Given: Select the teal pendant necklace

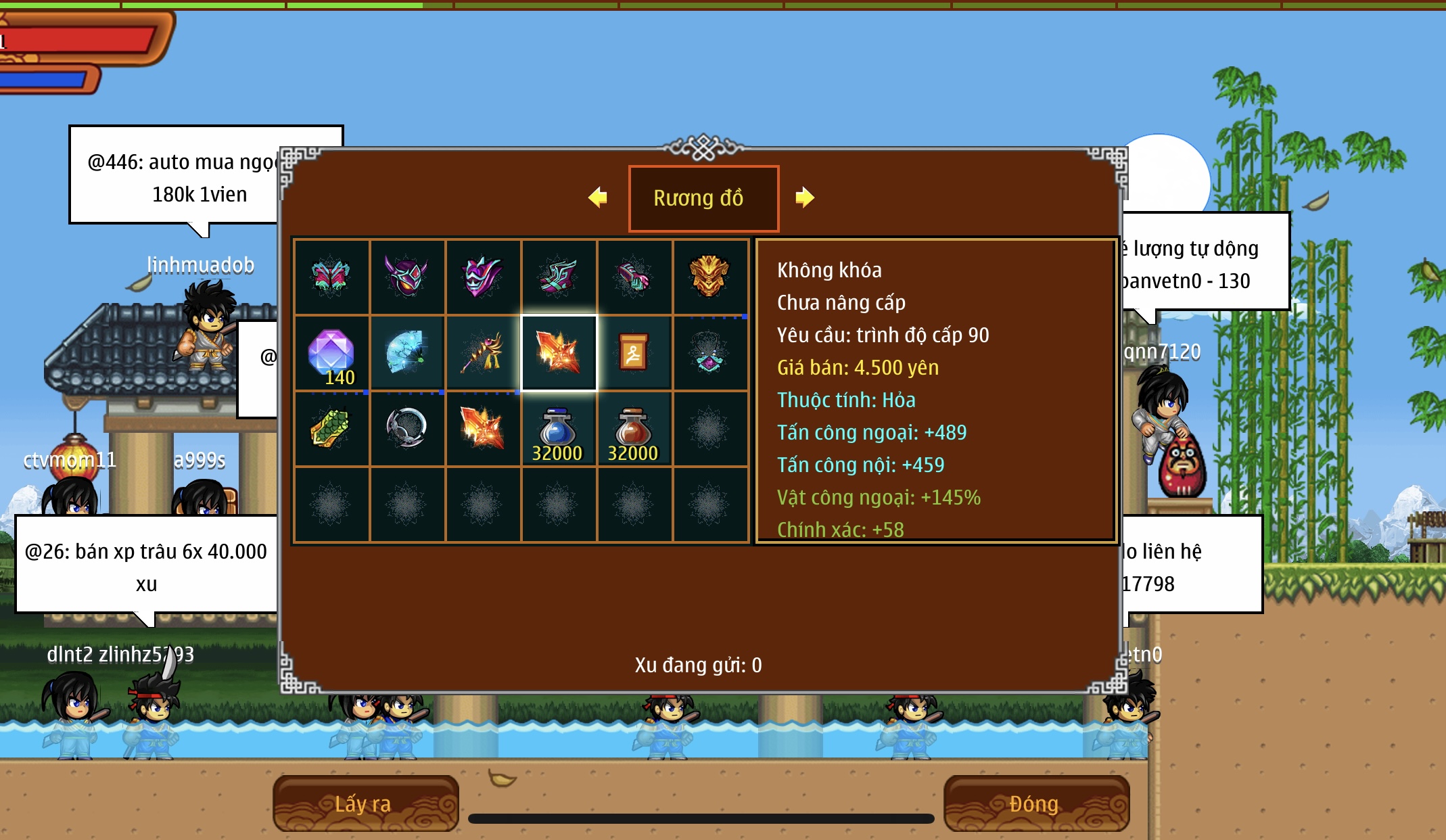Looking at the screenshot, I should [x=709, y=353].
